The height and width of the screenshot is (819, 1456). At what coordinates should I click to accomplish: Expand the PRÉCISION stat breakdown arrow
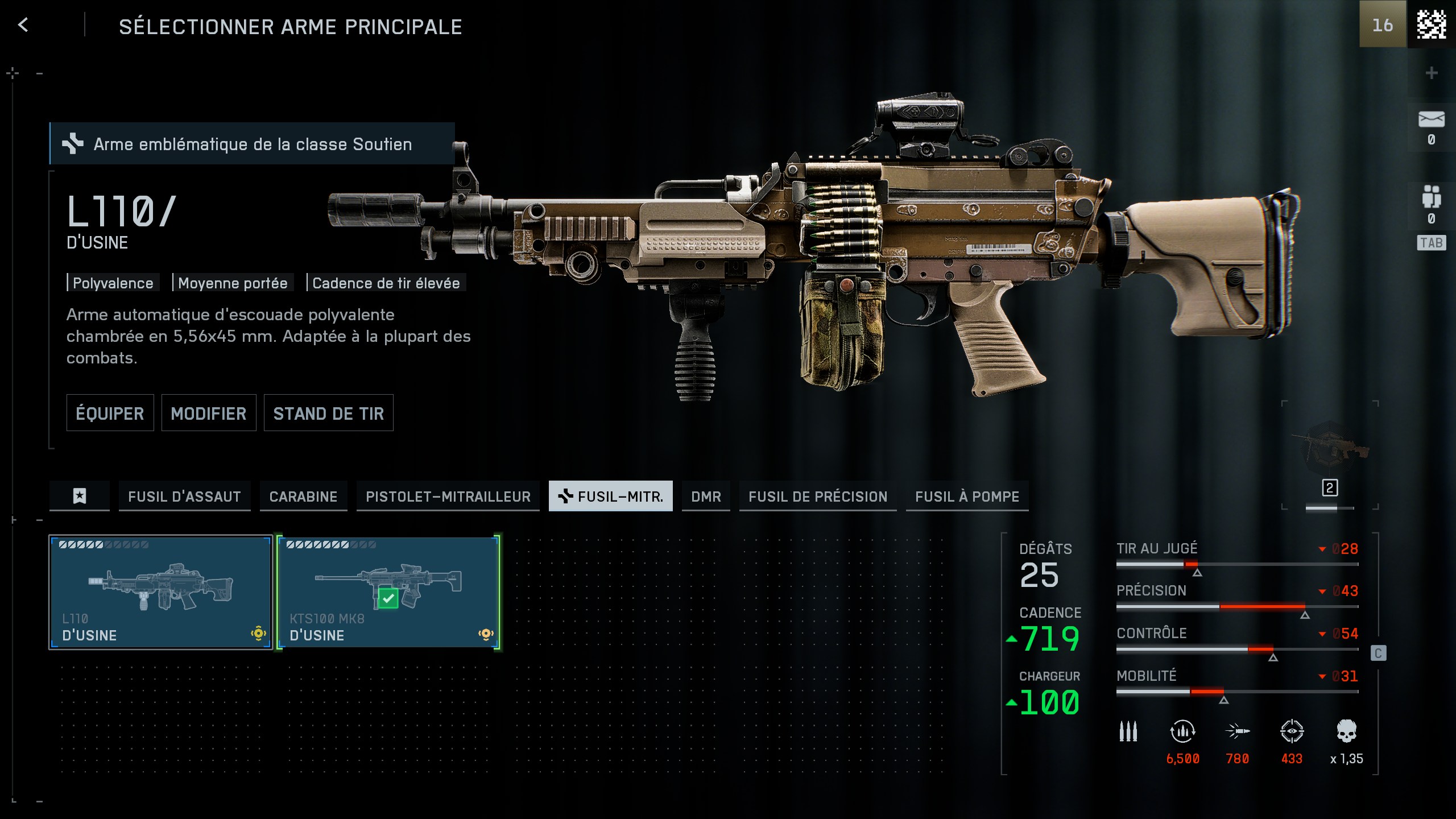(x=1323, y=590)
